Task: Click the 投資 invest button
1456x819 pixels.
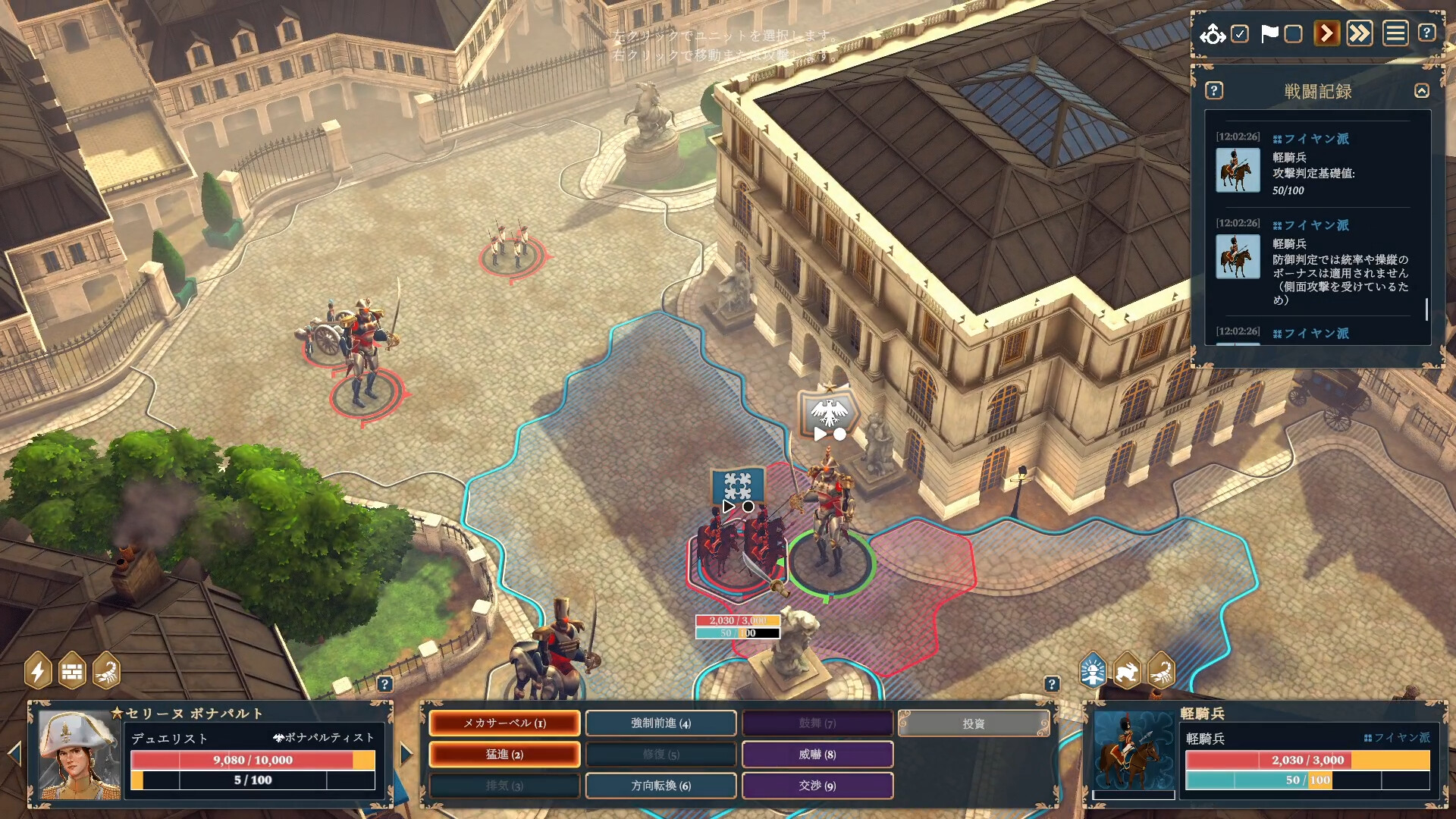Action: click(x=974, y=723)
